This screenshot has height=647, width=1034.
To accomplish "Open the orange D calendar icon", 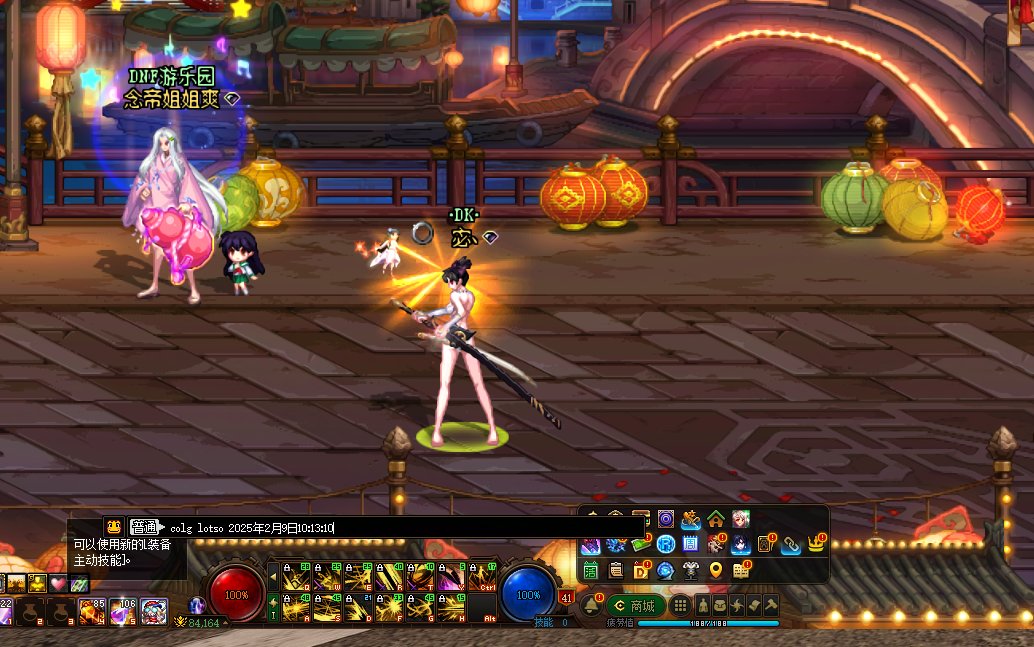I will click(641, 570).
